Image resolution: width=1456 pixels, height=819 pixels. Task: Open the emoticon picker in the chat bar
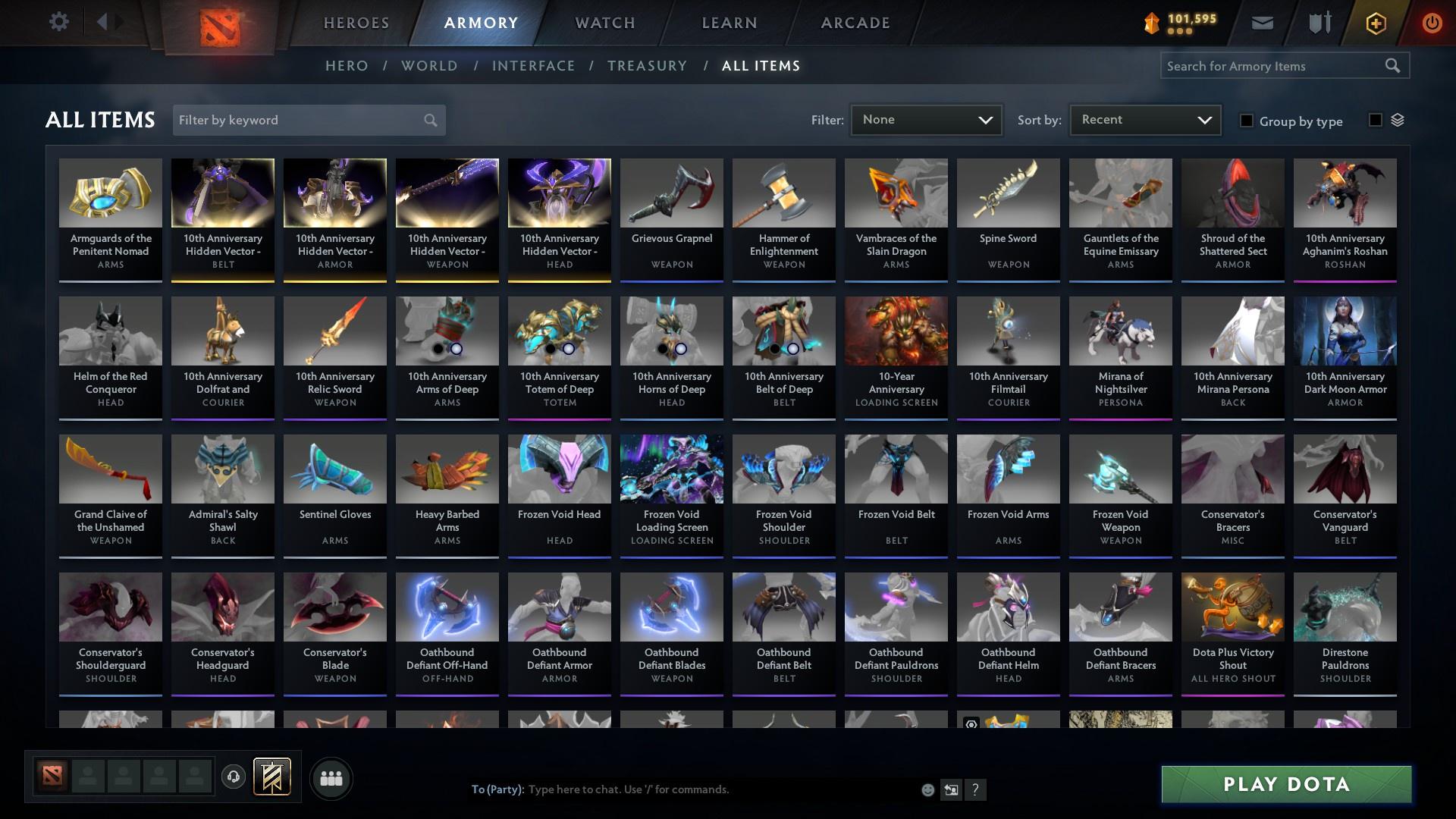927,789
